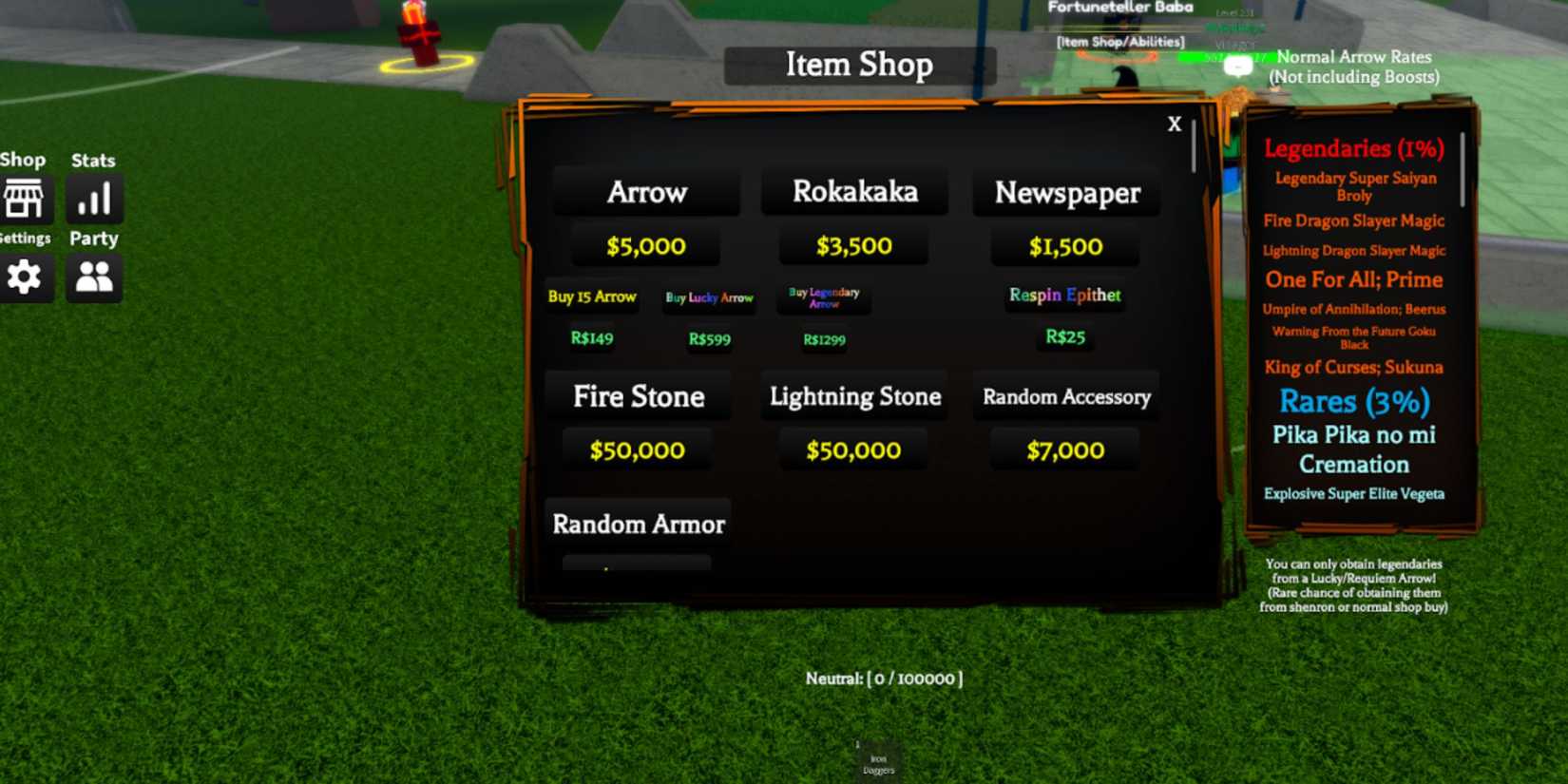1568x784 pixels.
Task: Open Settings via the gear icon
Action: point(25,277)
